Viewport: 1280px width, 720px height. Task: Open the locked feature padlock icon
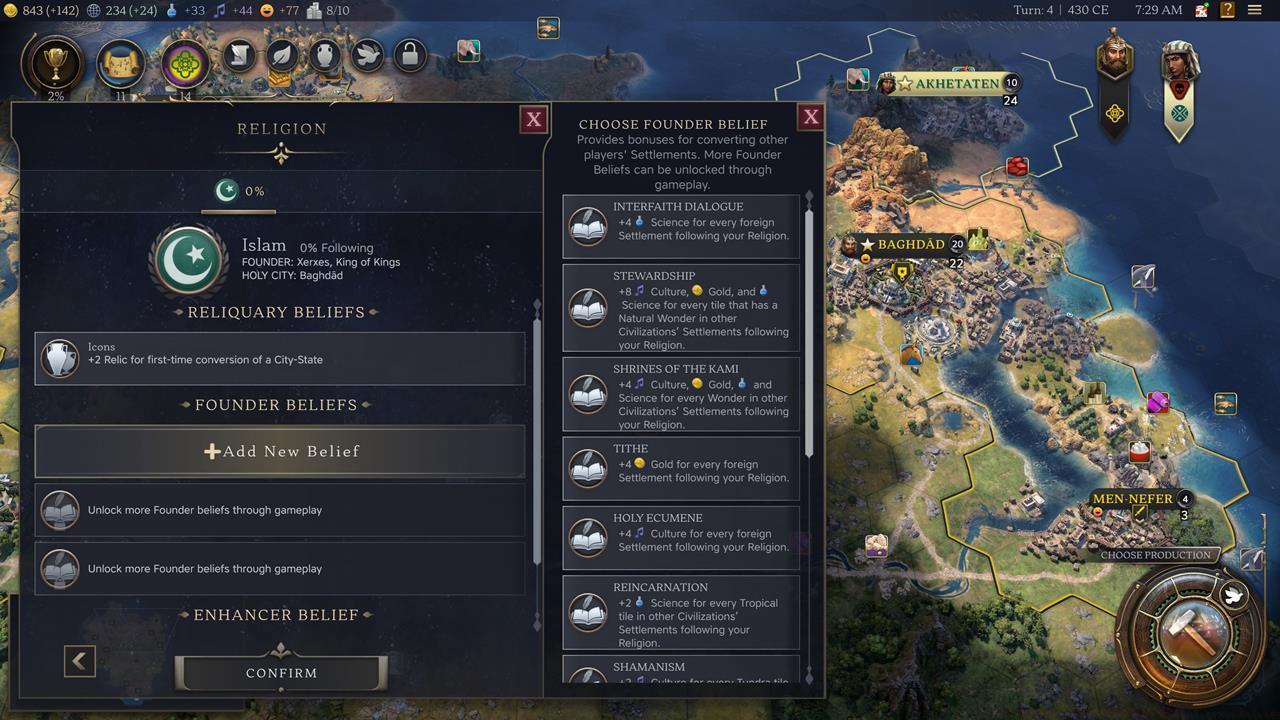[409, 54]
